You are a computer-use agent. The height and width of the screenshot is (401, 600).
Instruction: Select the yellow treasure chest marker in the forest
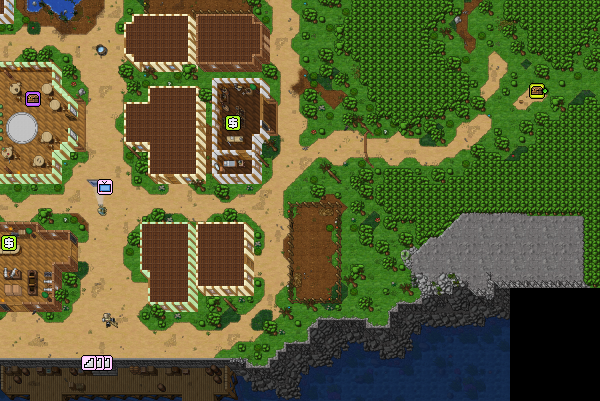click(x=537, y=91)
